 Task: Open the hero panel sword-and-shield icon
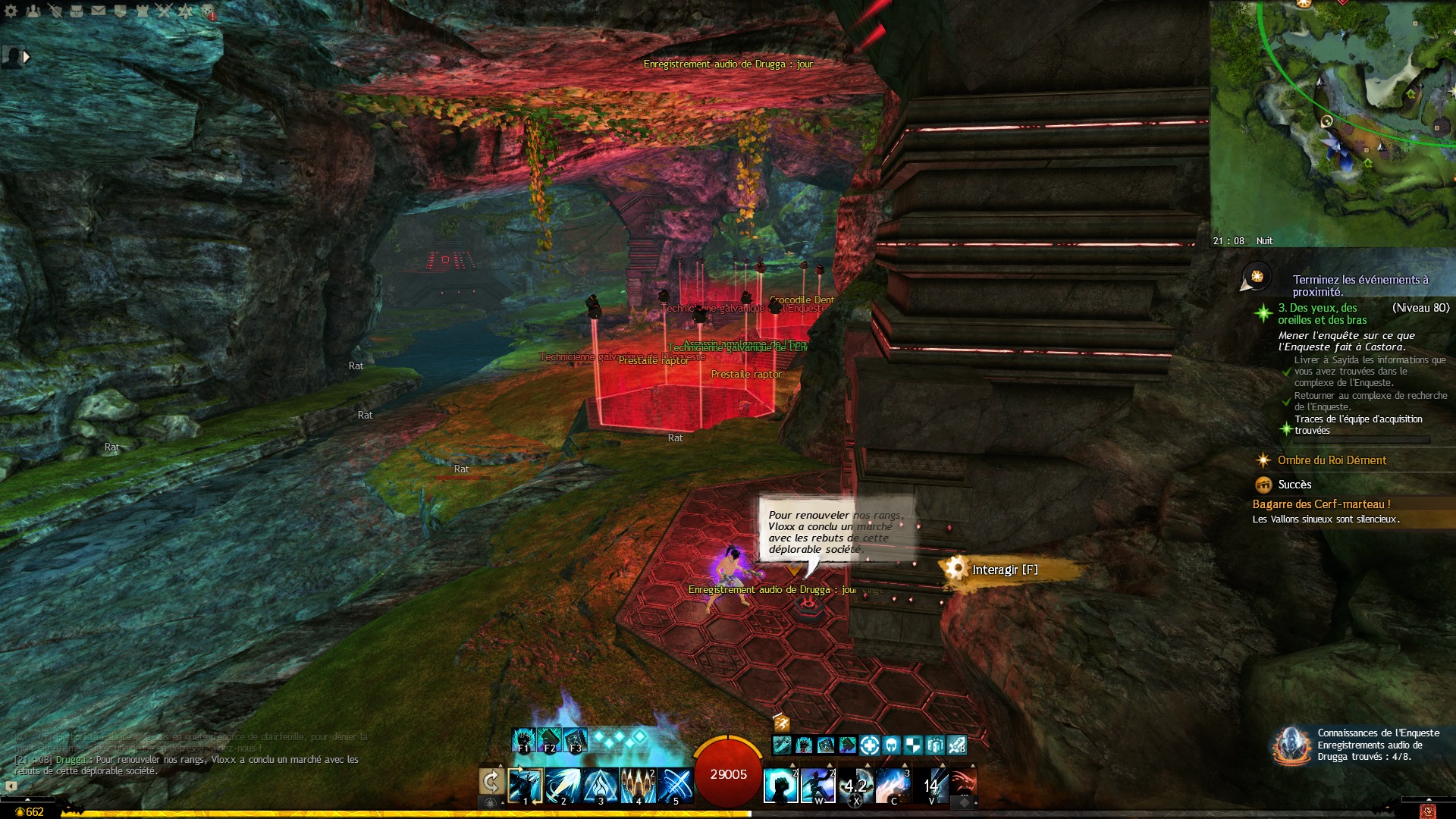point(55,11)
